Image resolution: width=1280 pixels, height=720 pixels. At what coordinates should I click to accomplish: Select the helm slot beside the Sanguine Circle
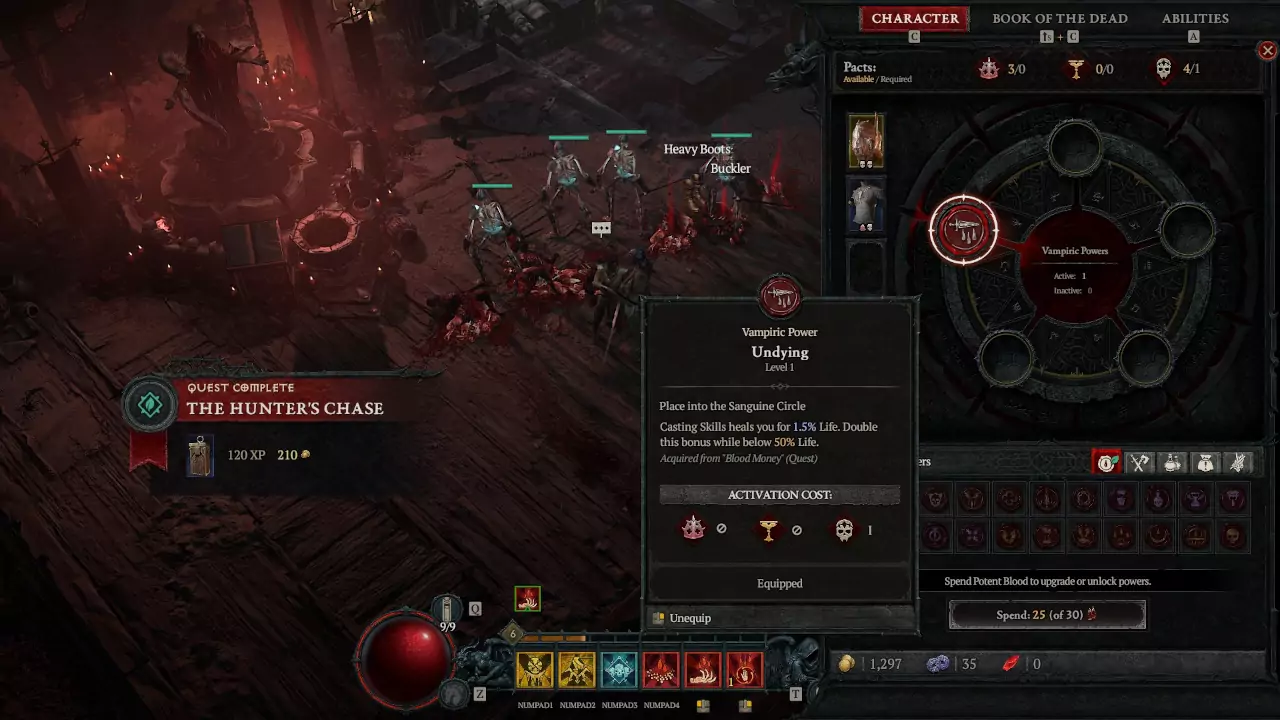(866, 140)
